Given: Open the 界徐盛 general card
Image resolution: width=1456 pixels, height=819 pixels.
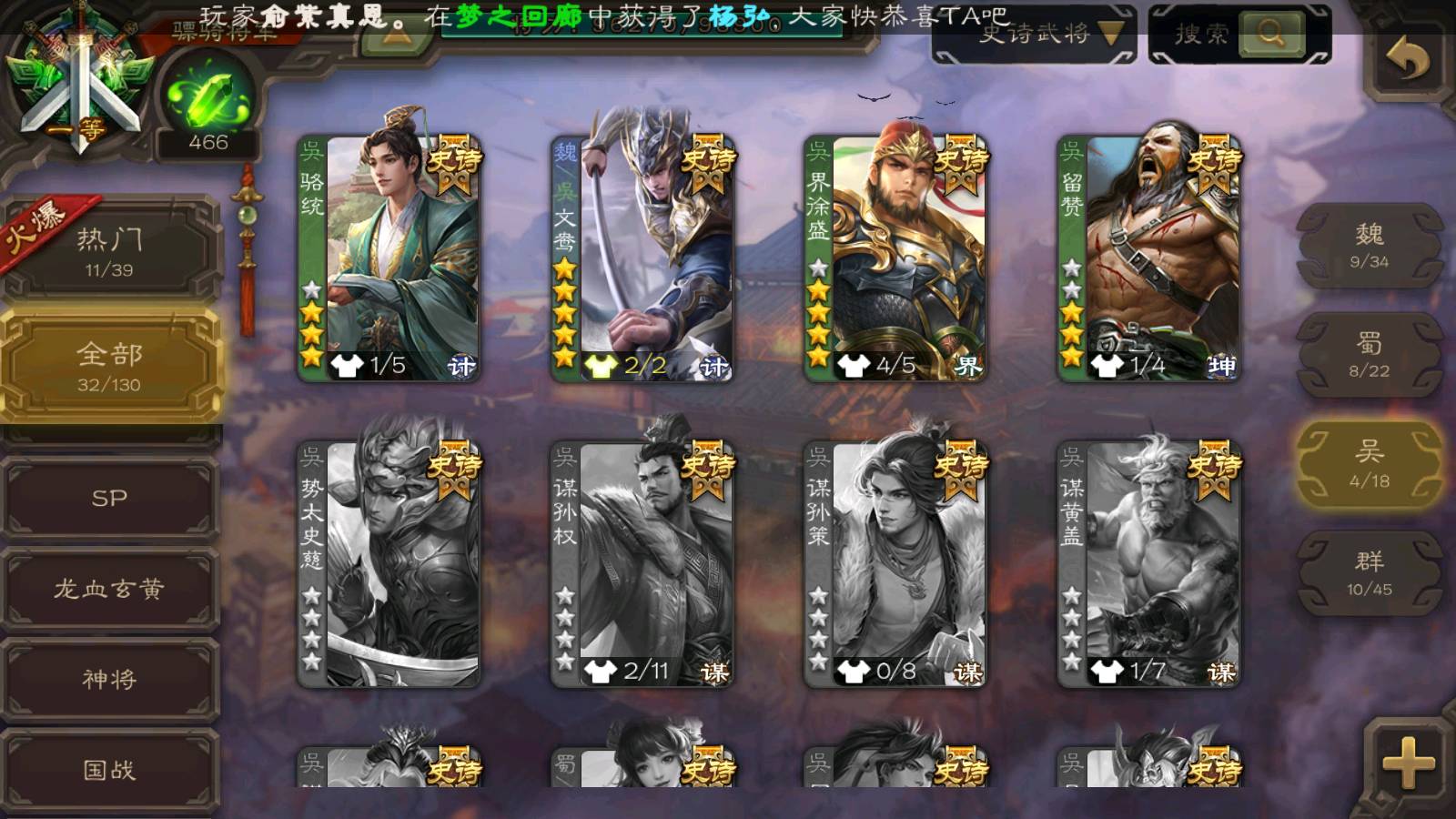Looking at the screenshot, I should click(x=895, y=258).
